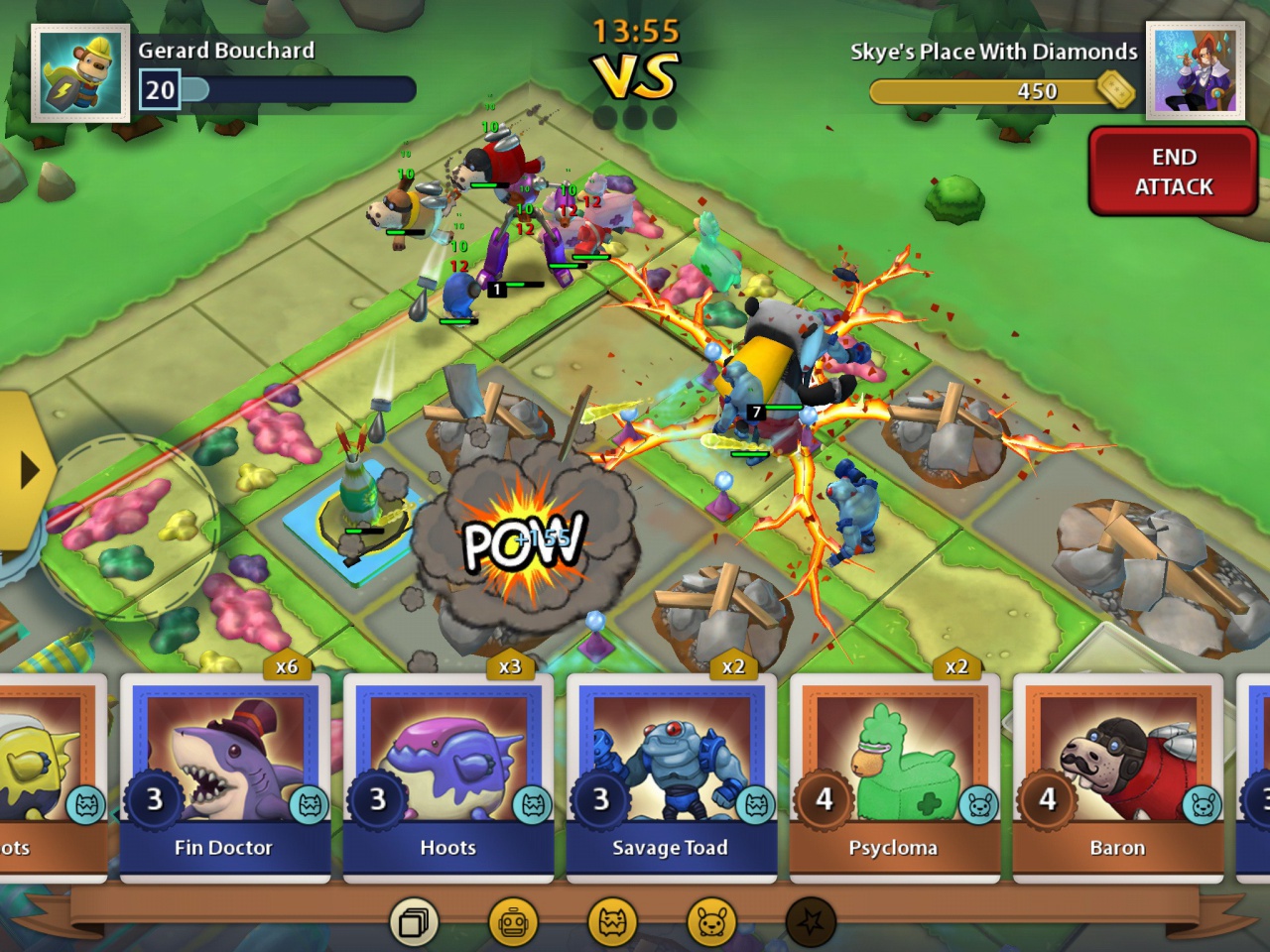Choose the Hoots unit card
This screenshot has width=1270, height=952.
pos(448,778)
